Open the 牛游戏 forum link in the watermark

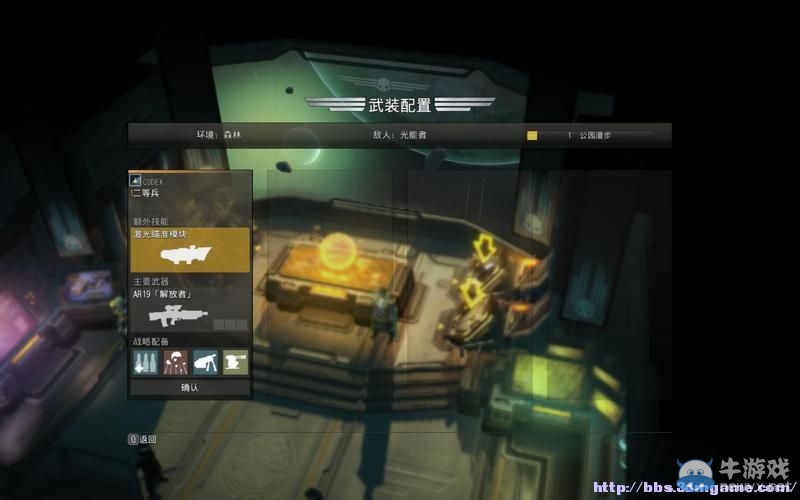690,486
